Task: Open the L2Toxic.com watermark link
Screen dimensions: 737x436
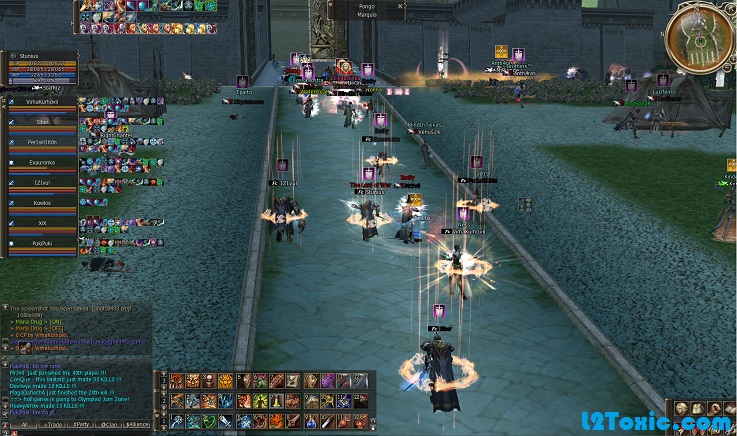Action: tap(670, 424)
